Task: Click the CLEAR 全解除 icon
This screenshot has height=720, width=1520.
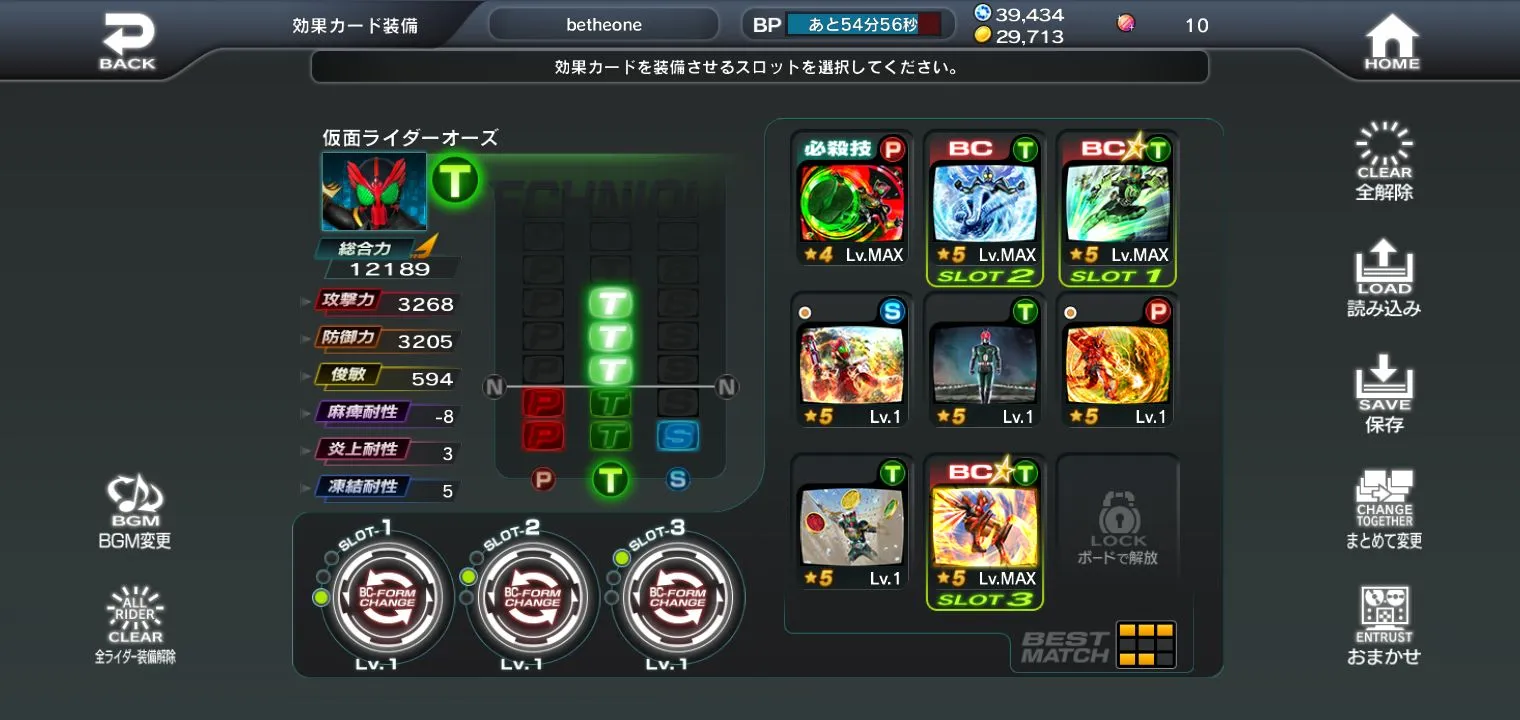Action: [1385, 160]
